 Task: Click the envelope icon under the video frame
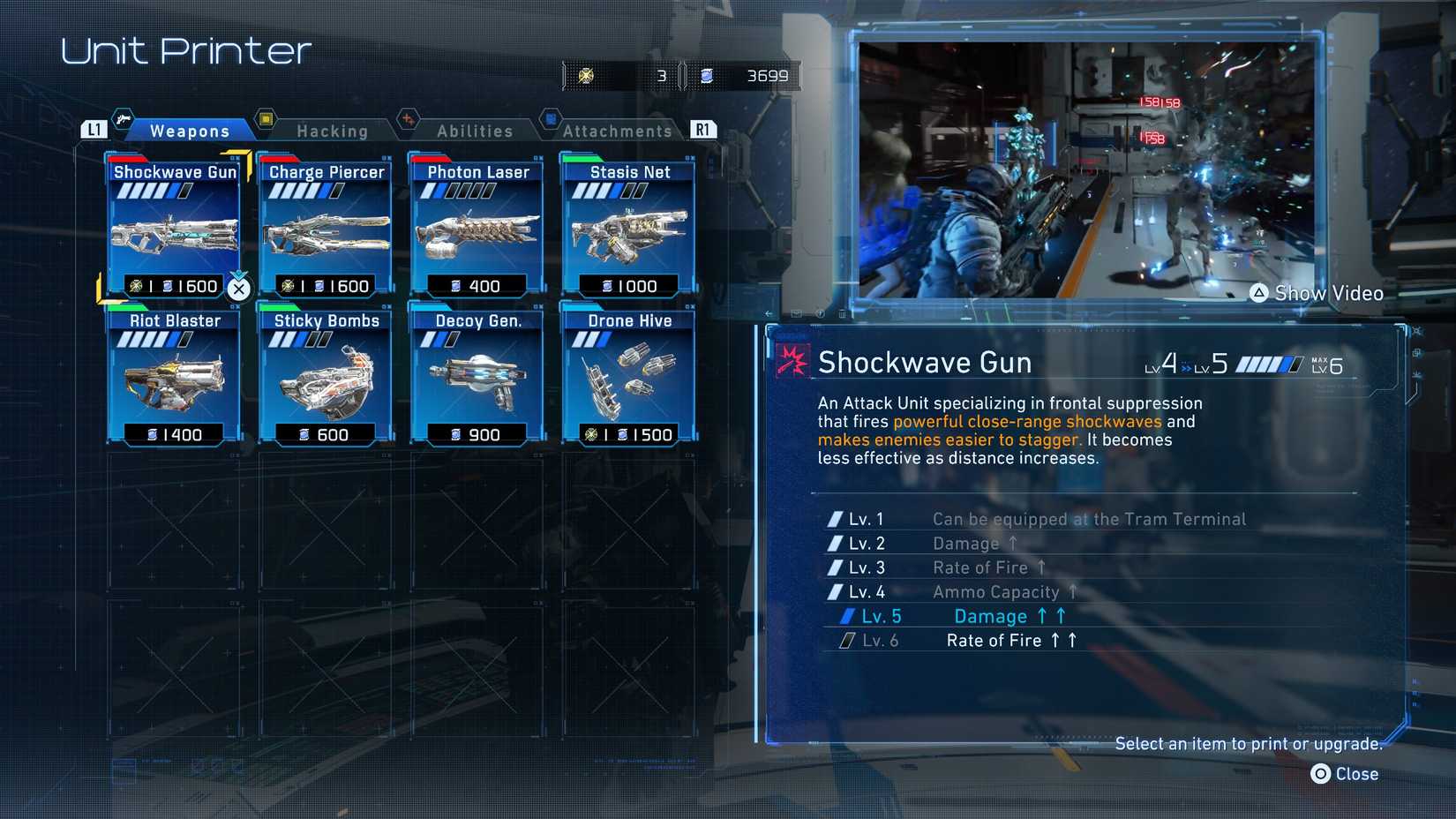pos(797,314)
